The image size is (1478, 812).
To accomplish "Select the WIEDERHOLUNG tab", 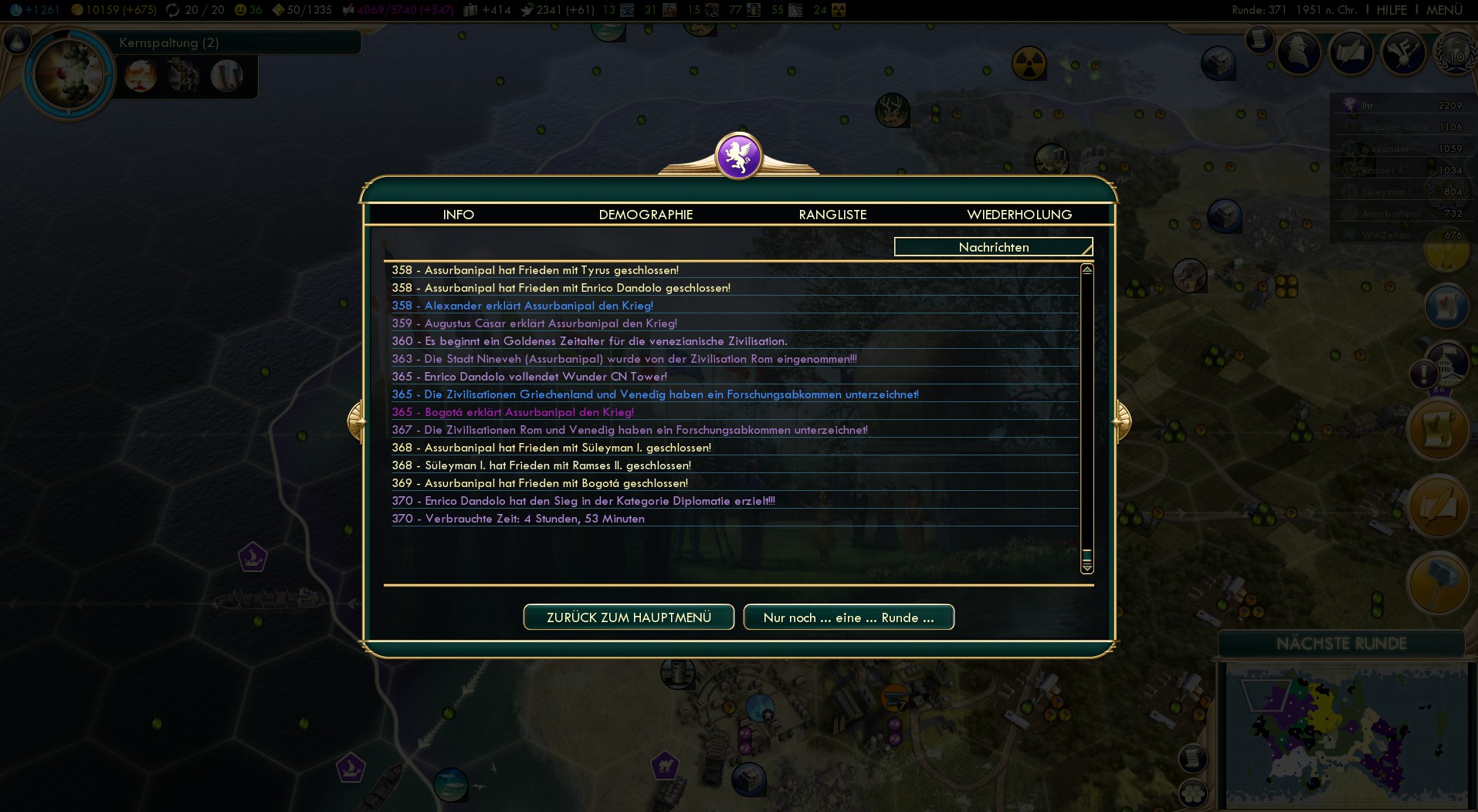I will point(1019,215).
